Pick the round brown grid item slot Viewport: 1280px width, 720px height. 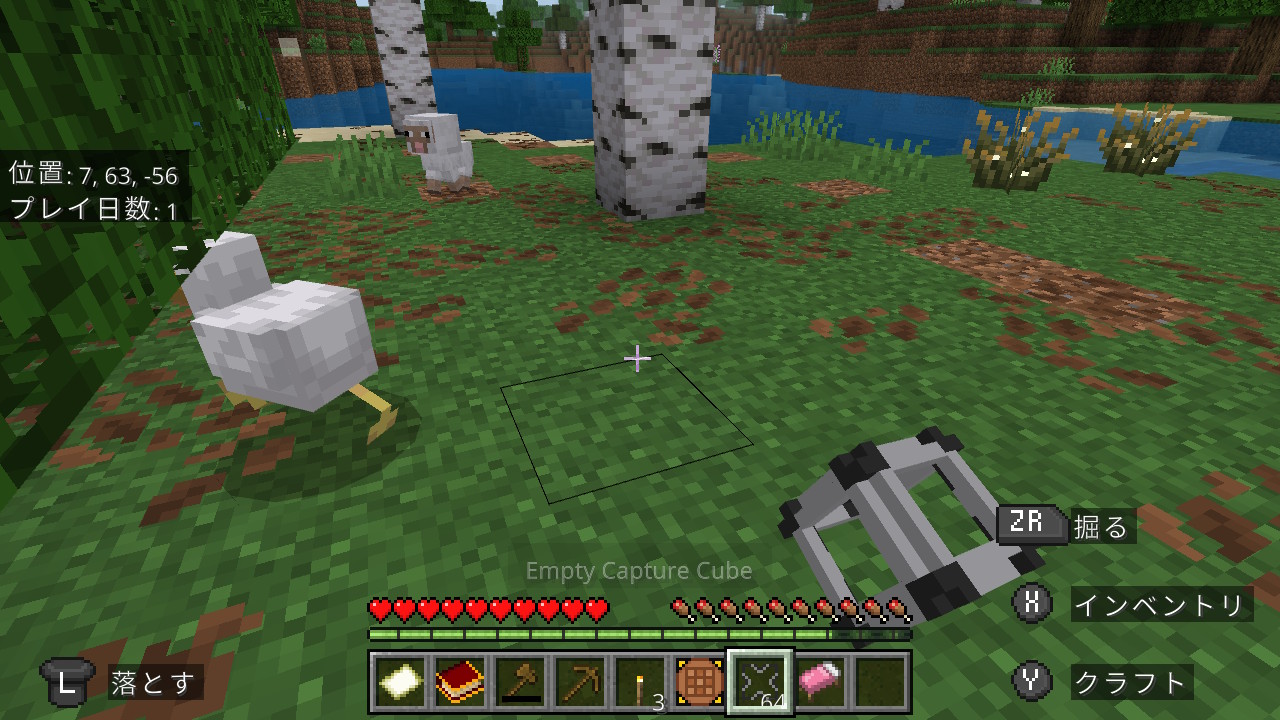(x=699, y=683)
